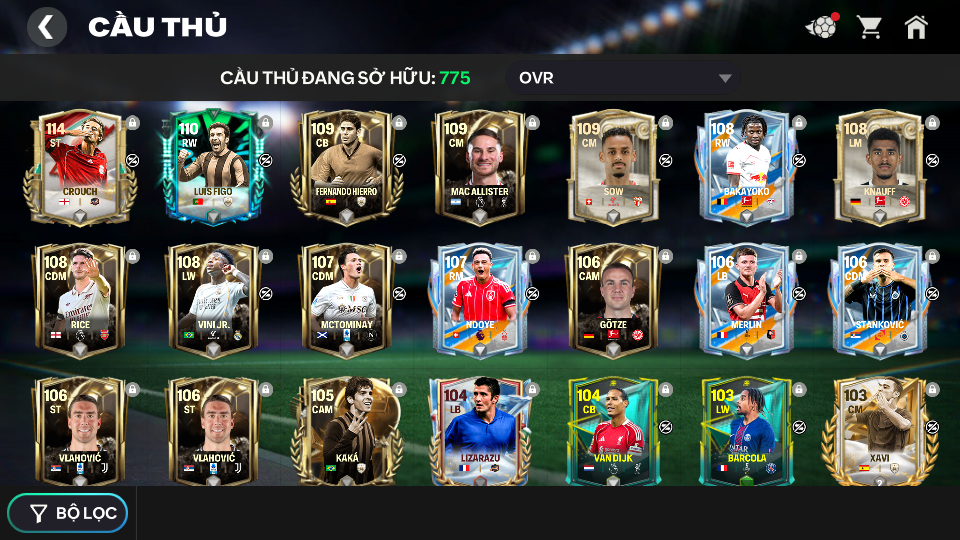Open the football notification icon

pyautogui.click(x=821, y=27)
